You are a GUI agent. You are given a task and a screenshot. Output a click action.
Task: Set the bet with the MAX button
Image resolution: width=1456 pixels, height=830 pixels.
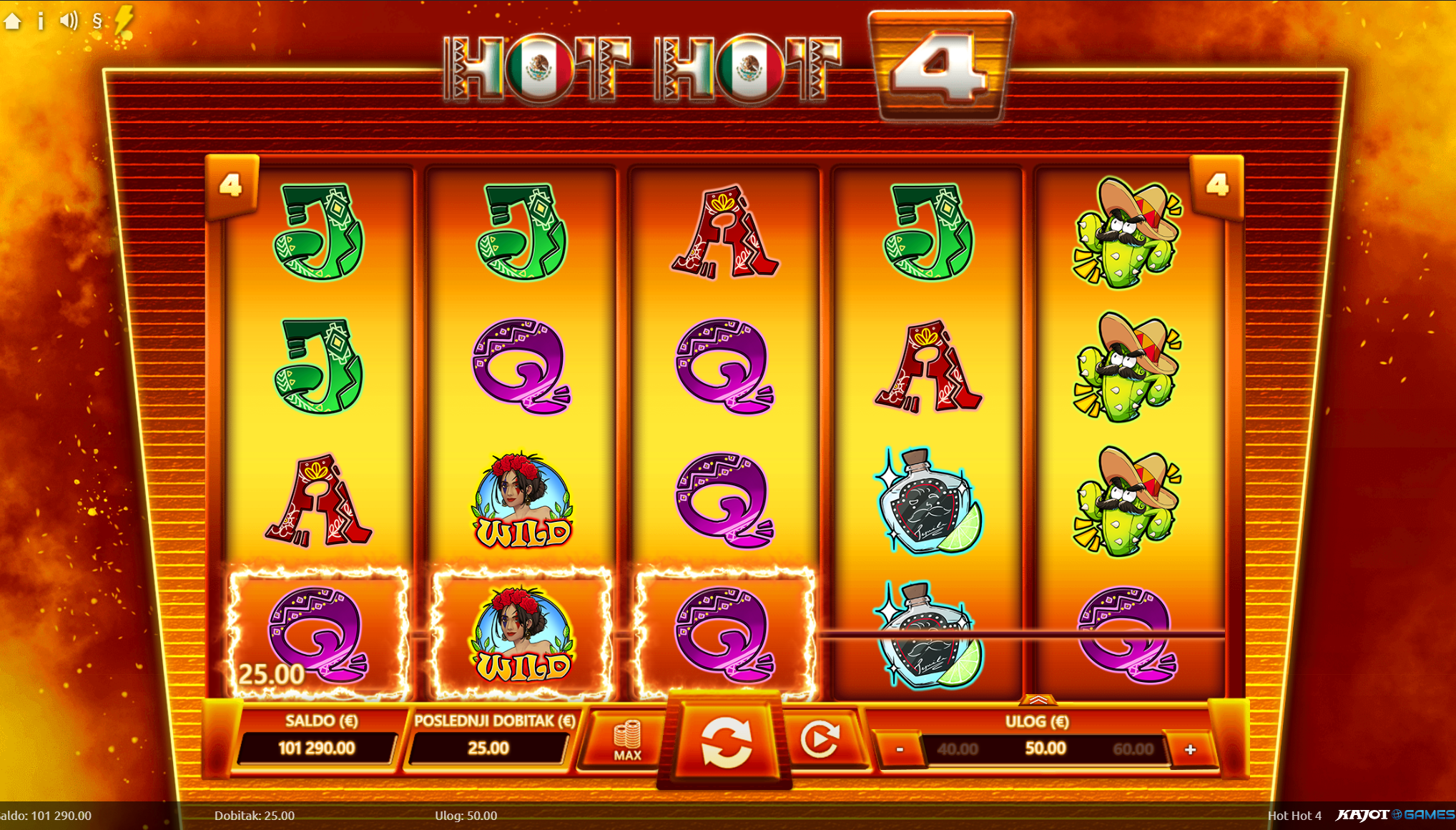(627, 741)
